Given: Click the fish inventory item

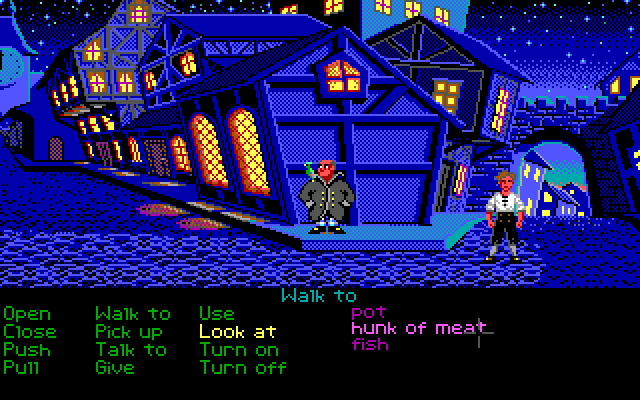Looking at the screenshot, I should click(370, 344).
